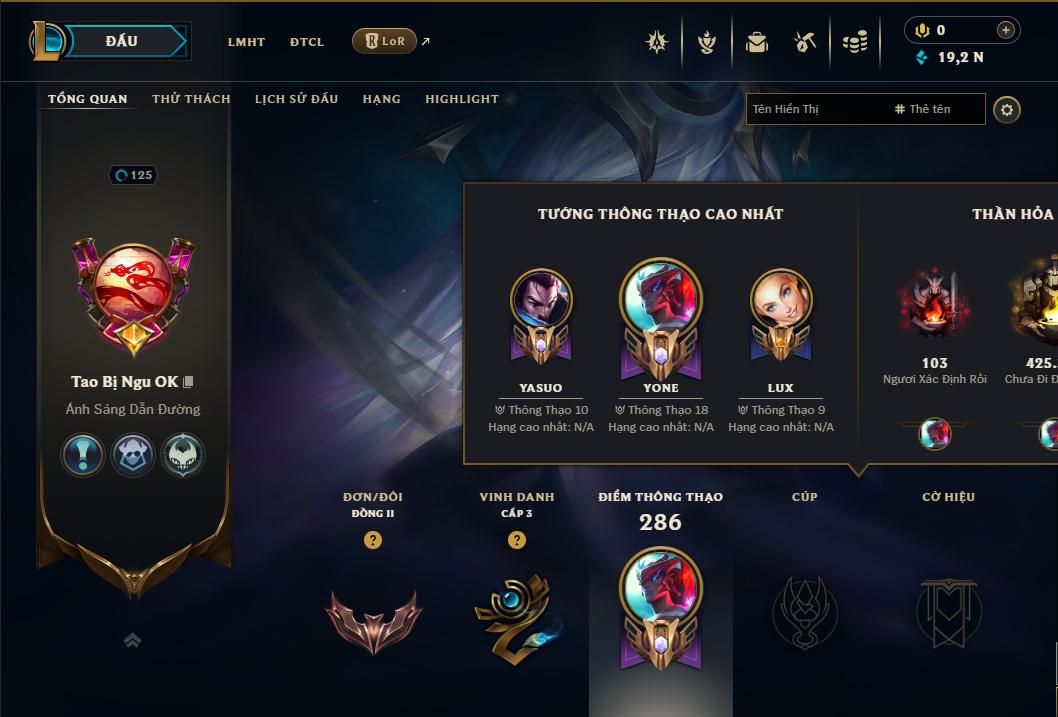The image size is (1058, 717).
Task: Switch to the THỬ THÁCH tab
Action: (x=191, y=99)
